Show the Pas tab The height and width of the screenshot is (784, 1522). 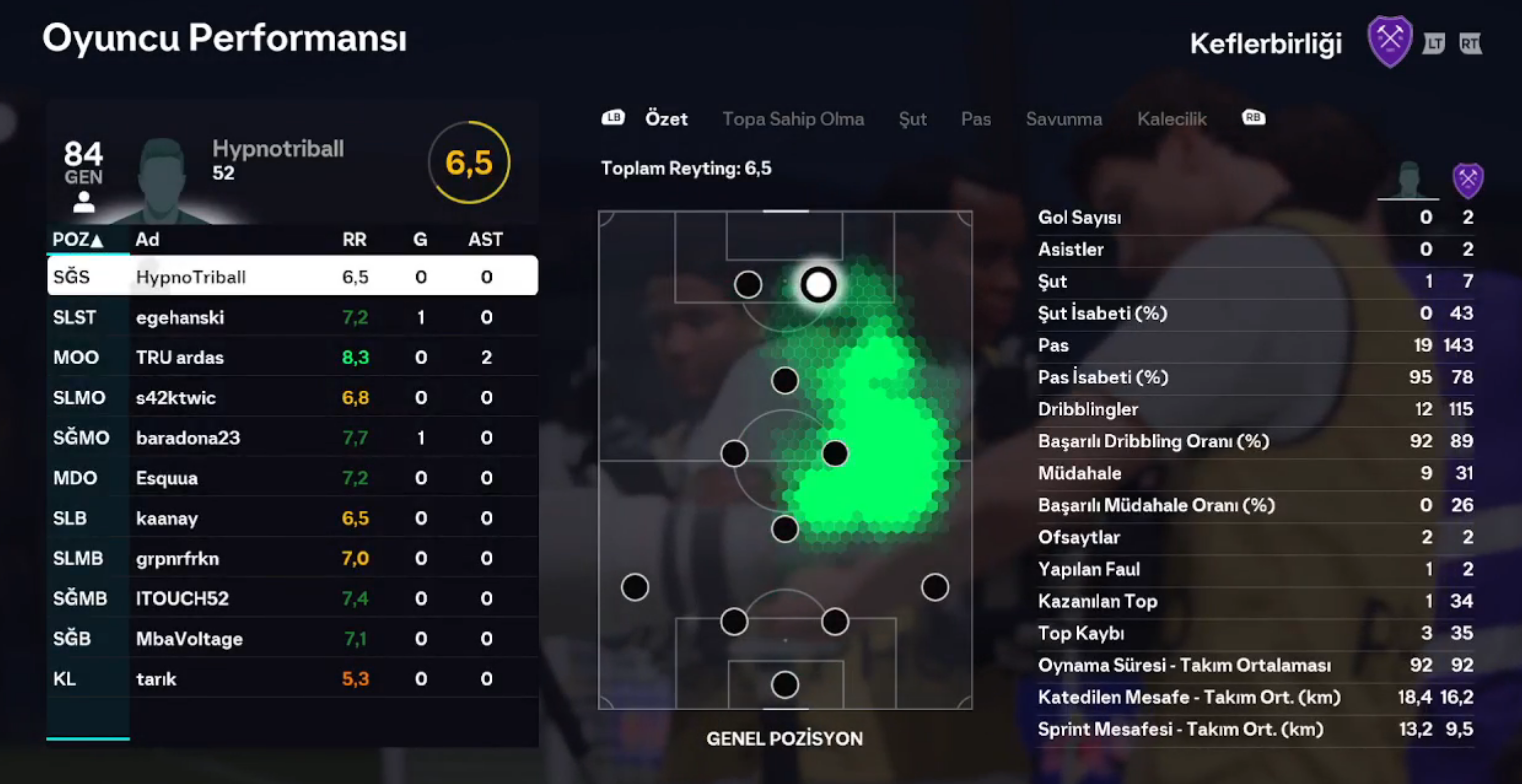(x=975, y=119)
